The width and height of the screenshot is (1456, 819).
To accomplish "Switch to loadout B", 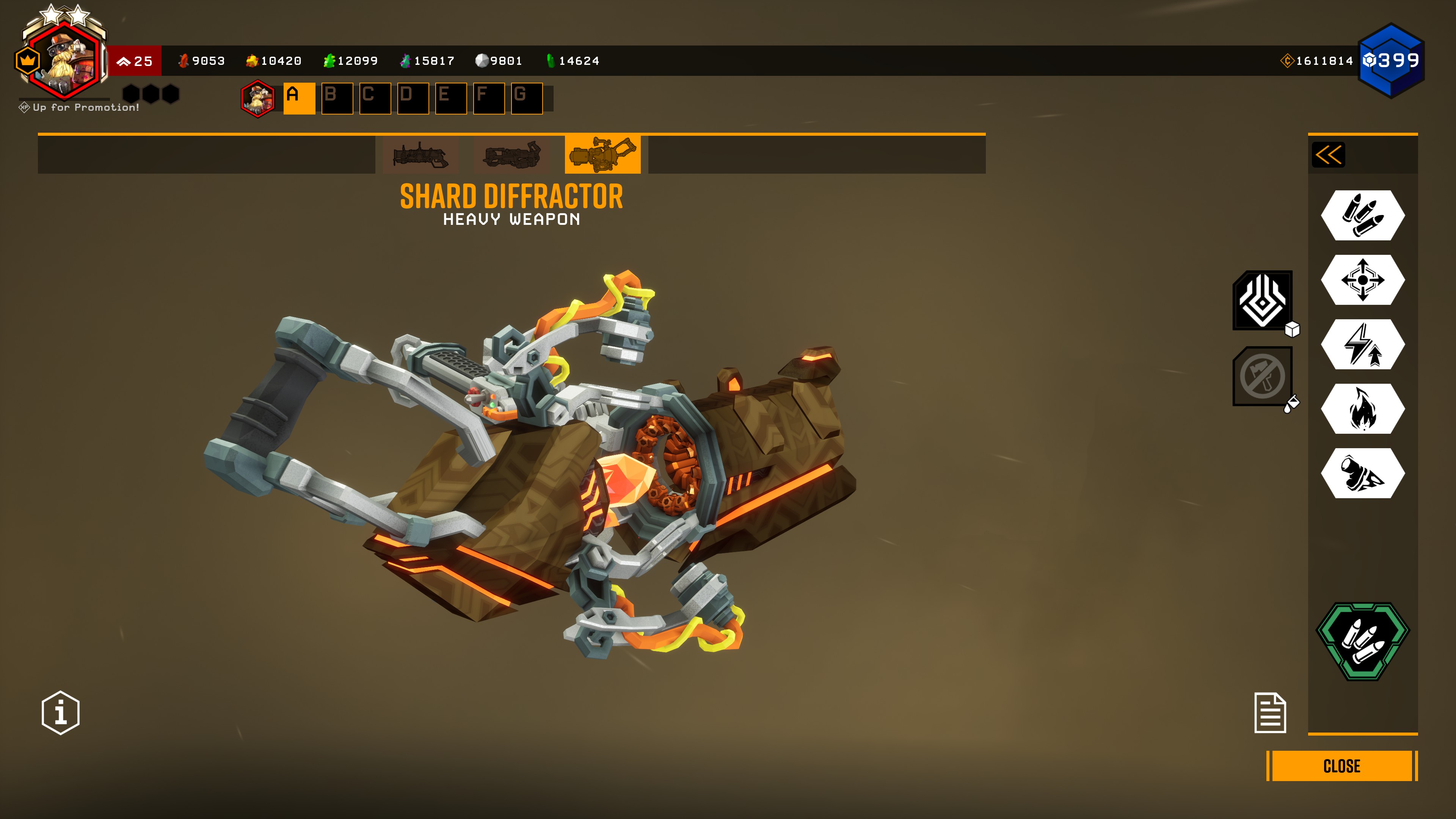I will pos(337,98).
